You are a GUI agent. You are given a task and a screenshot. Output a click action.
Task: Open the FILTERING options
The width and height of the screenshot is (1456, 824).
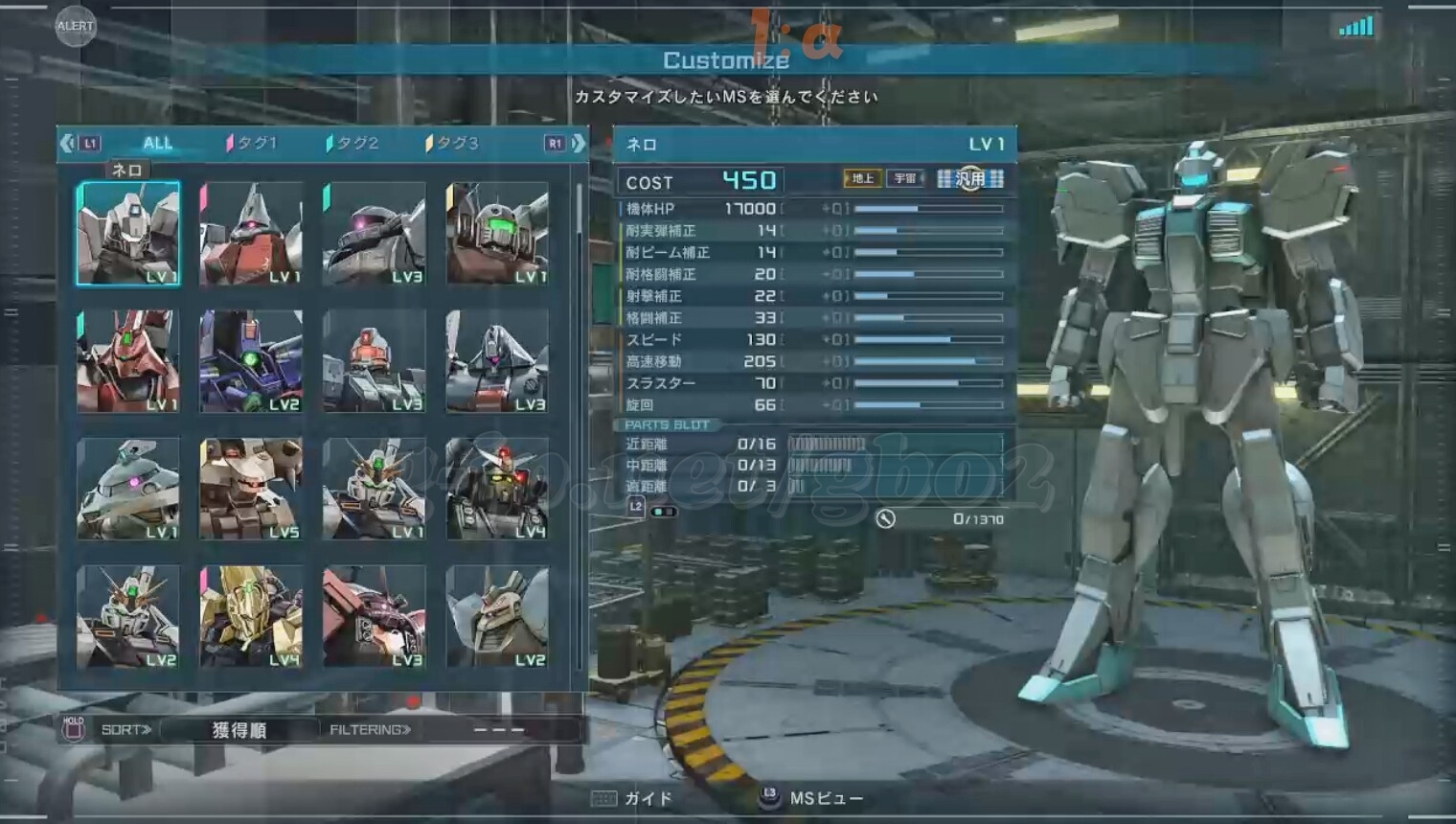click(x=370, y=730)
